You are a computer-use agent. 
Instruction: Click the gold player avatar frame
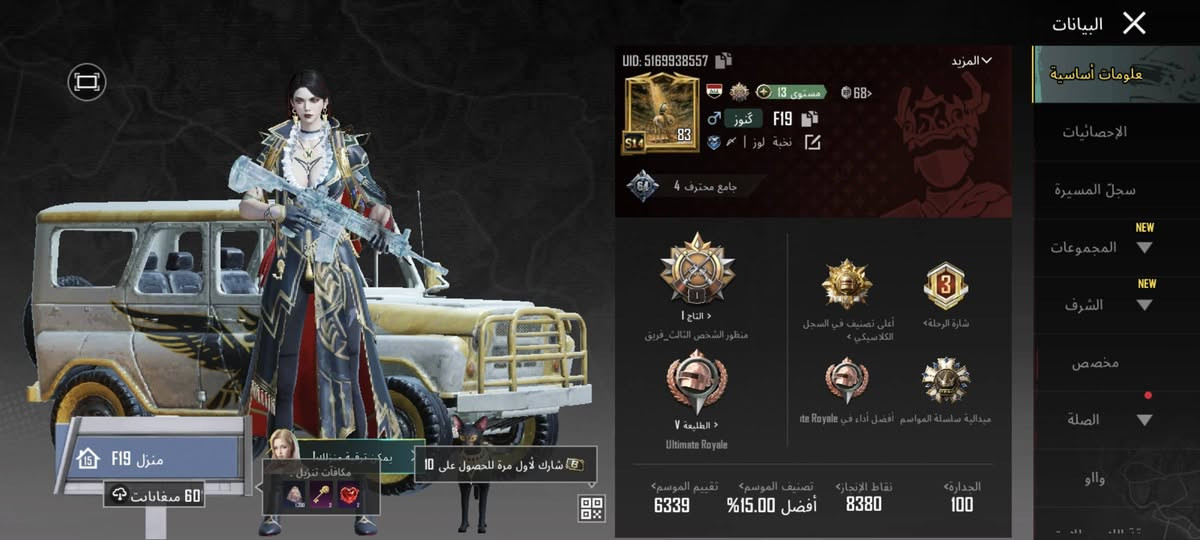point(659,112)
